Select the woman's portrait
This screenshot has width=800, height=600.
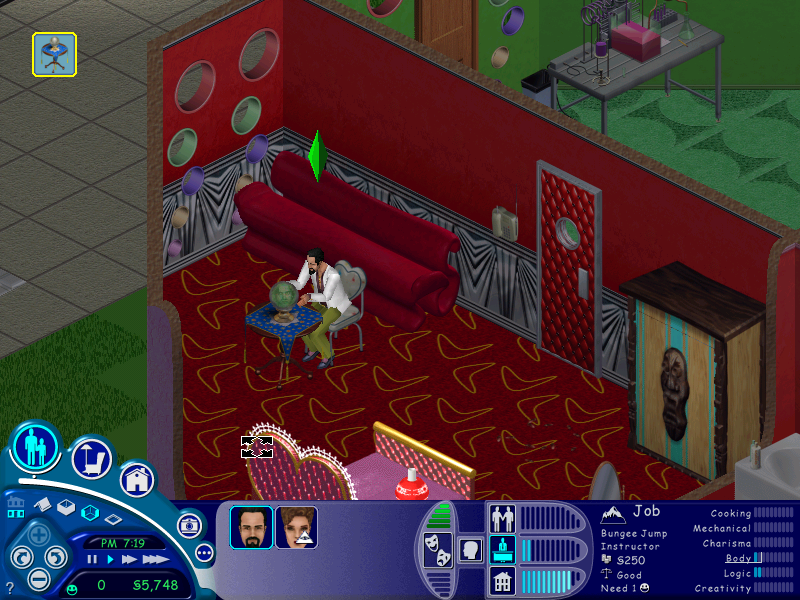tap(296, 528)
